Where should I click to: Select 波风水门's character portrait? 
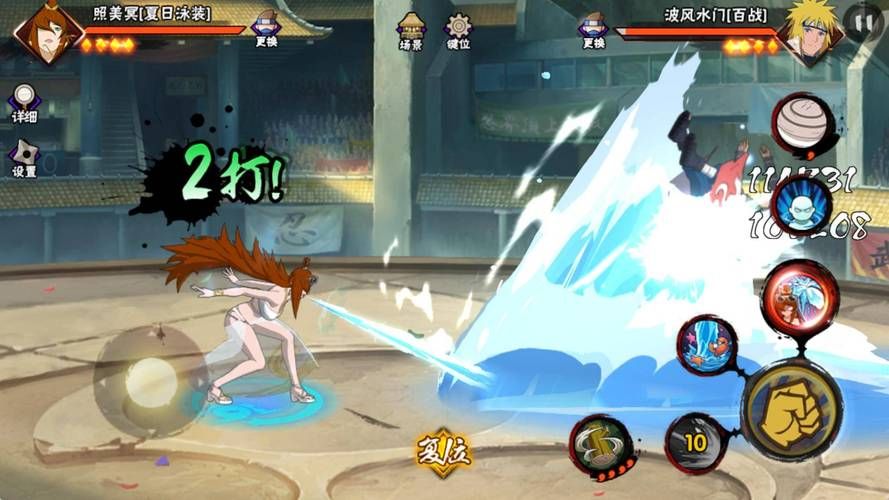[x=810, y=32]
